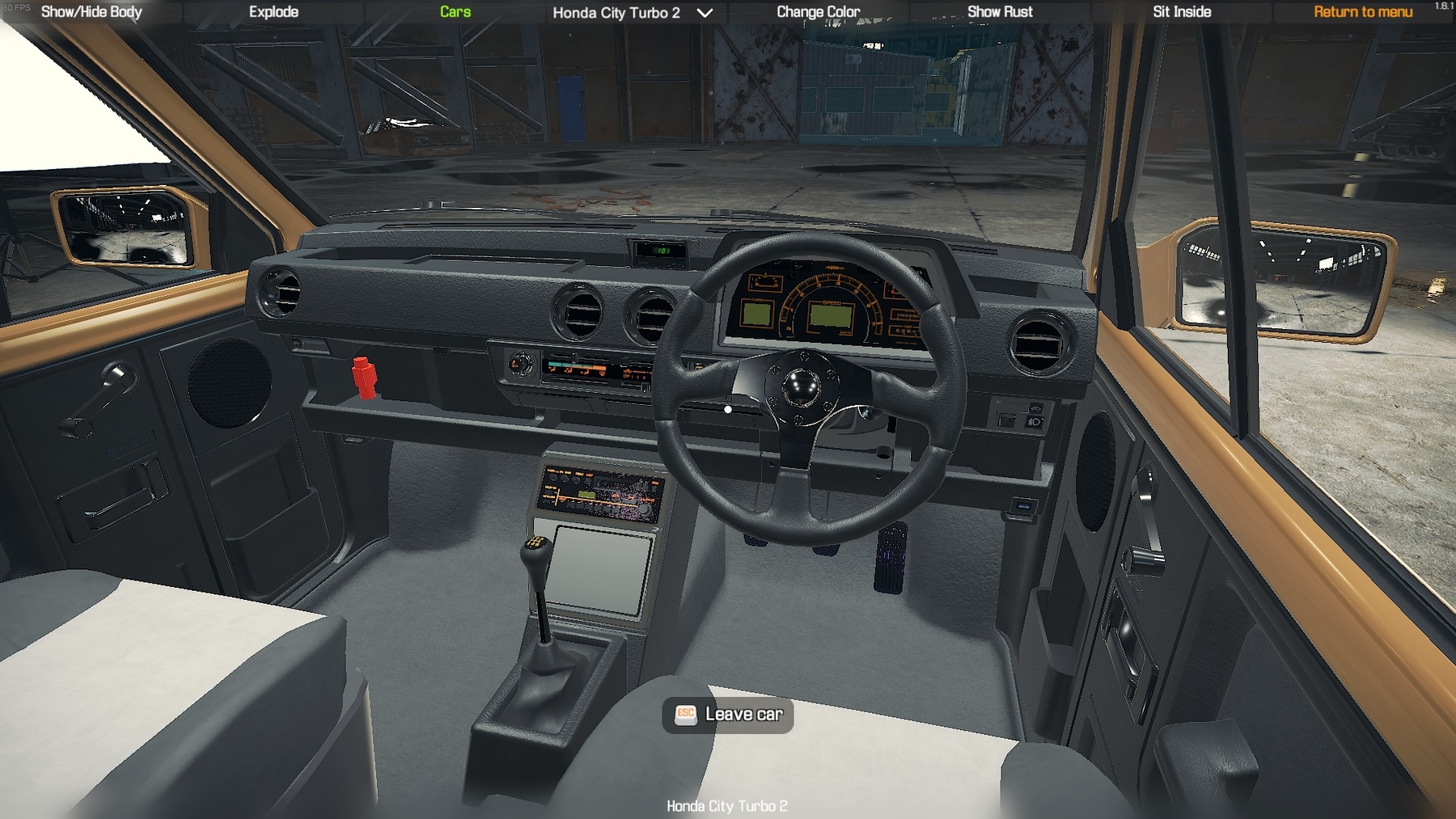Image resolution: width=1456 pixels, height=819 pixels.
Task: Select the Sit Inside option
Action: [x=1182, y=12]
